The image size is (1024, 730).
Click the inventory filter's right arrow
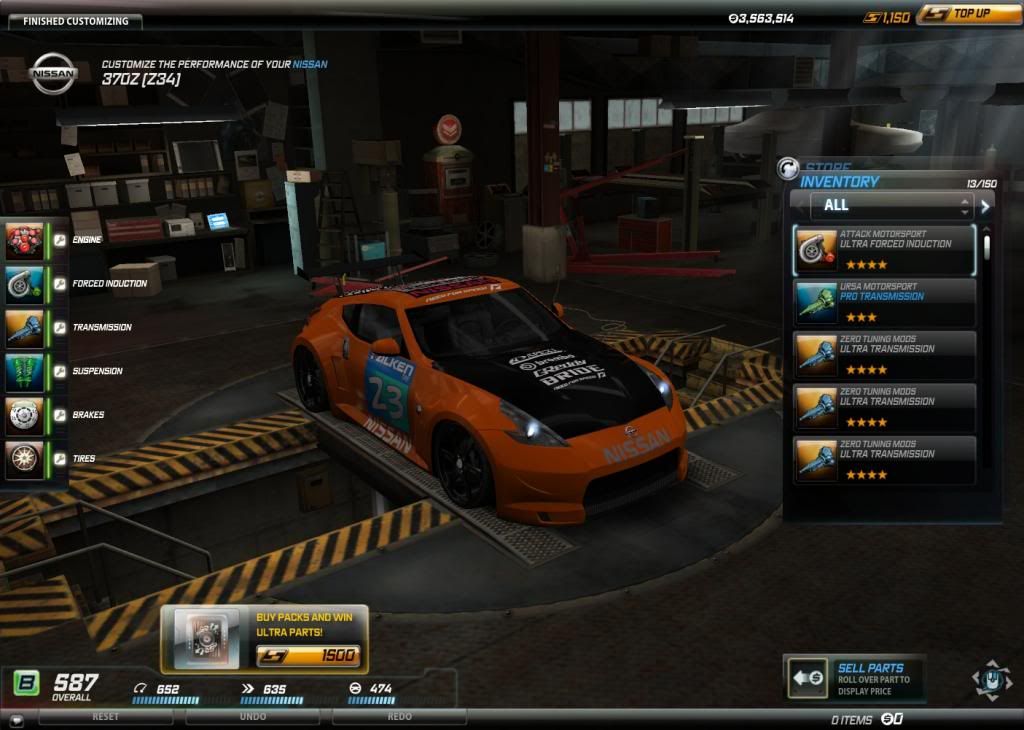click(985, 206)
